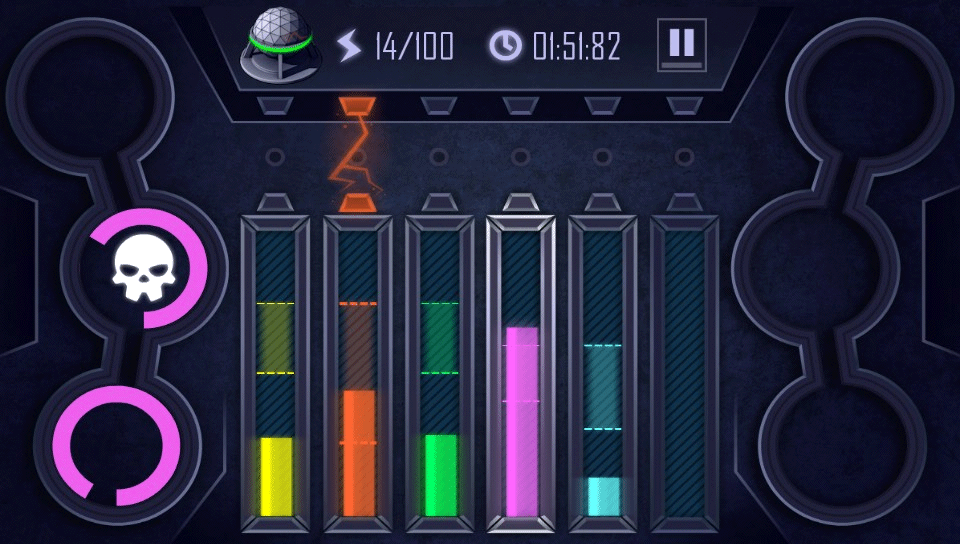Select the cyan energy tube

(603, 375)
